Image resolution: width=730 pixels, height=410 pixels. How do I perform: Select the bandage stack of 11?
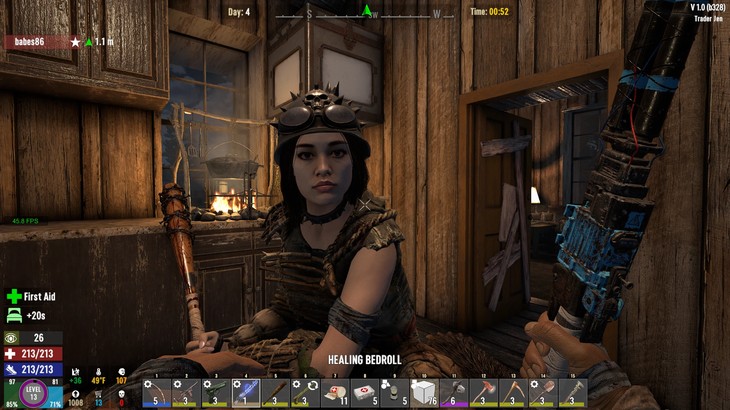click(335, 391)
